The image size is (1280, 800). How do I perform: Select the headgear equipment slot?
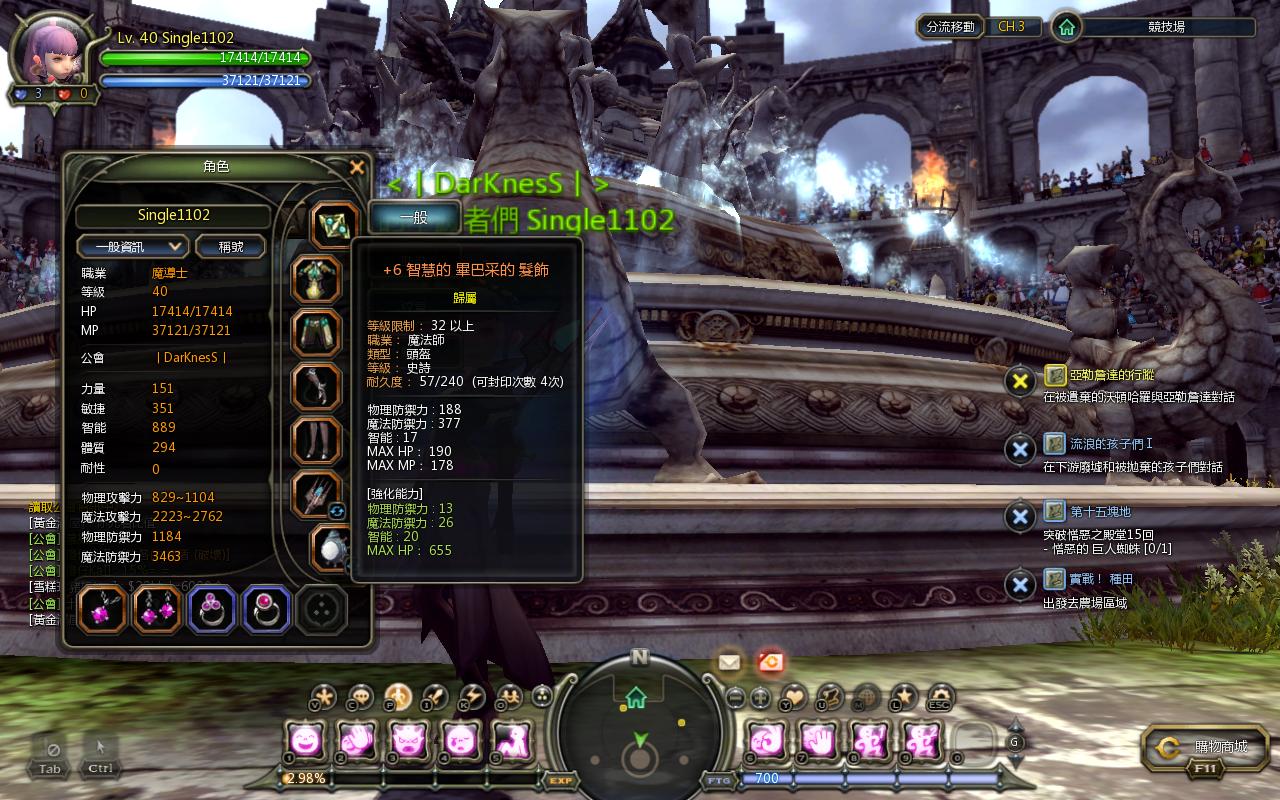333,225
